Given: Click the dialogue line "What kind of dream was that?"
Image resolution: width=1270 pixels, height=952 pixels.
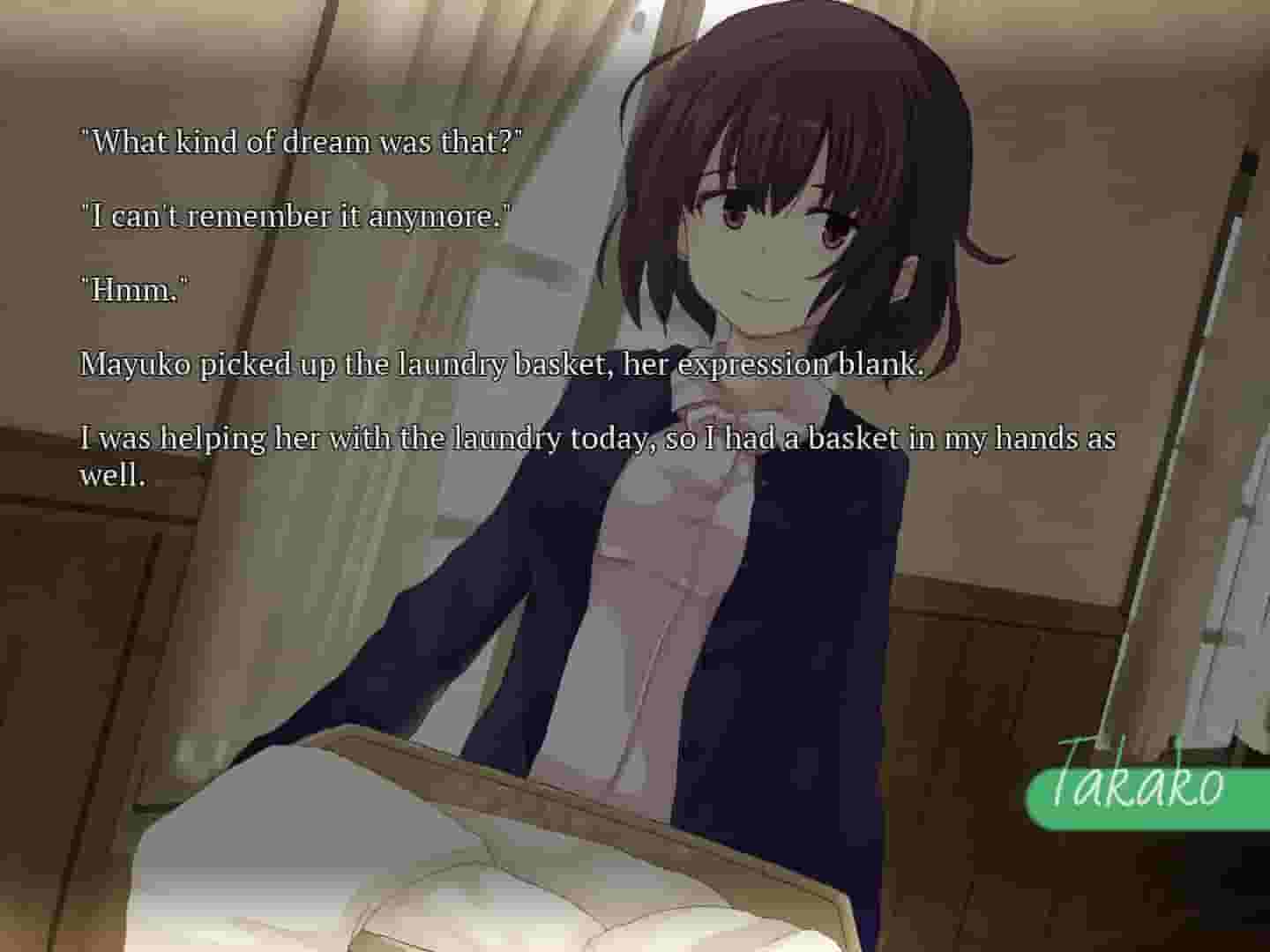Looking at the screenshot, I should tap(303, 140).
